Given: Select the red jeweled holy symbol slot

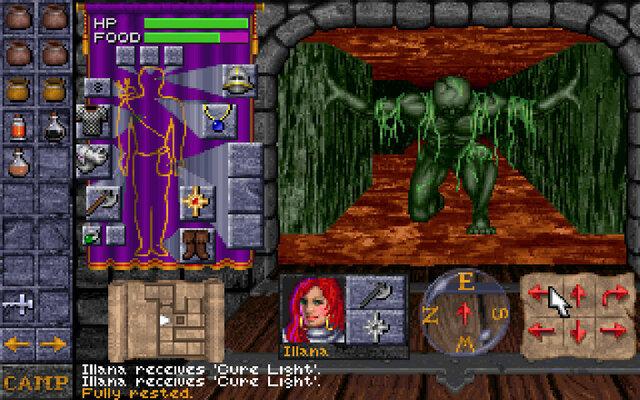Looking at the screenshot, I should click(196, 199).
